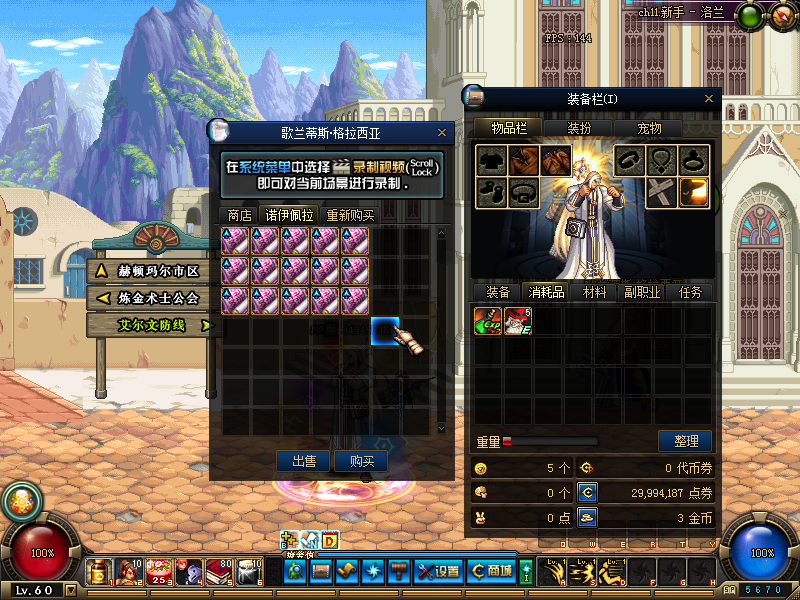The height and width of the screenshot is (600, 800).
Task: Close the 歌兰蒂斯·格拉西亚 shop window
Action: coord(442,131)
